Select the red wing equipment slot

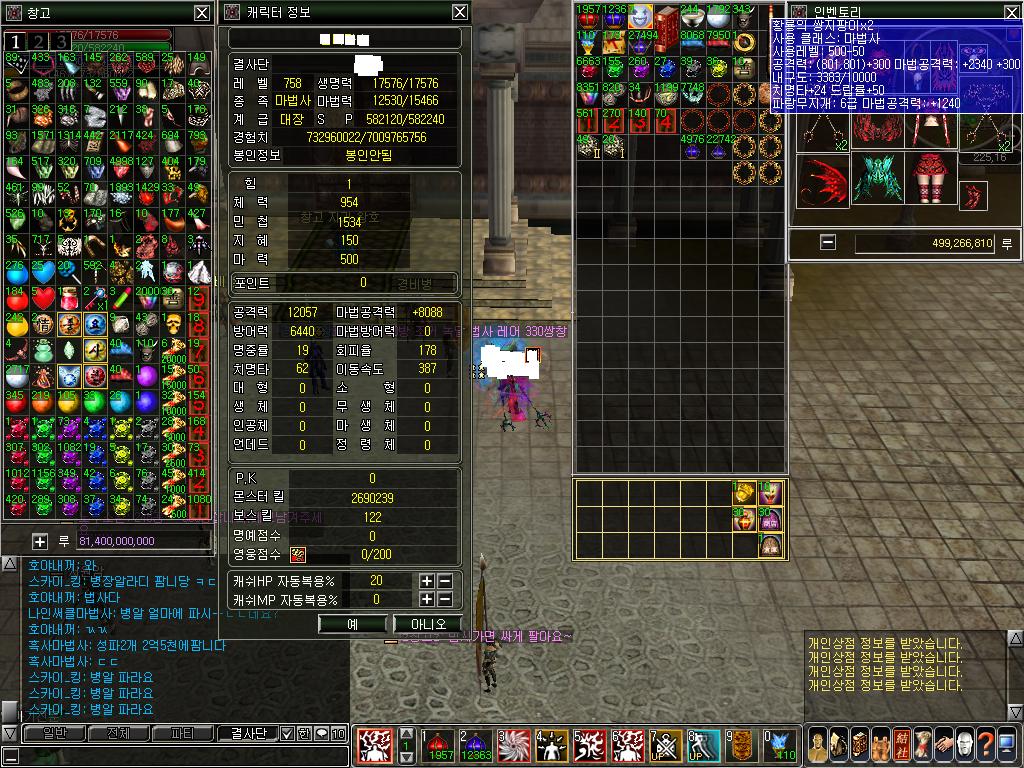pos(825,180)
